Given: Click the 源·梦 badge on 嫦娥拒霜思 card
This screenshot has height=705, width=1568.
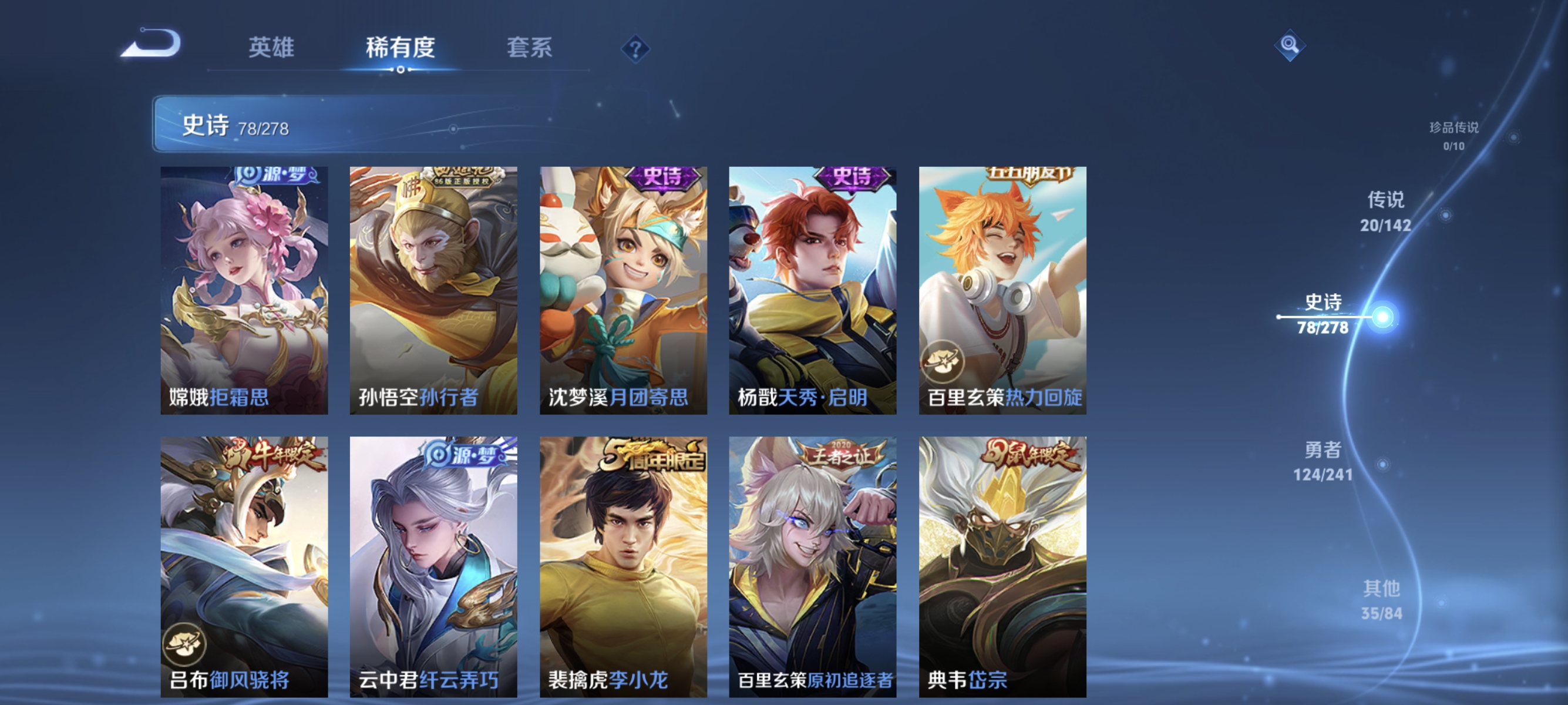Looking at the screenshot, I should coord(278,175).
